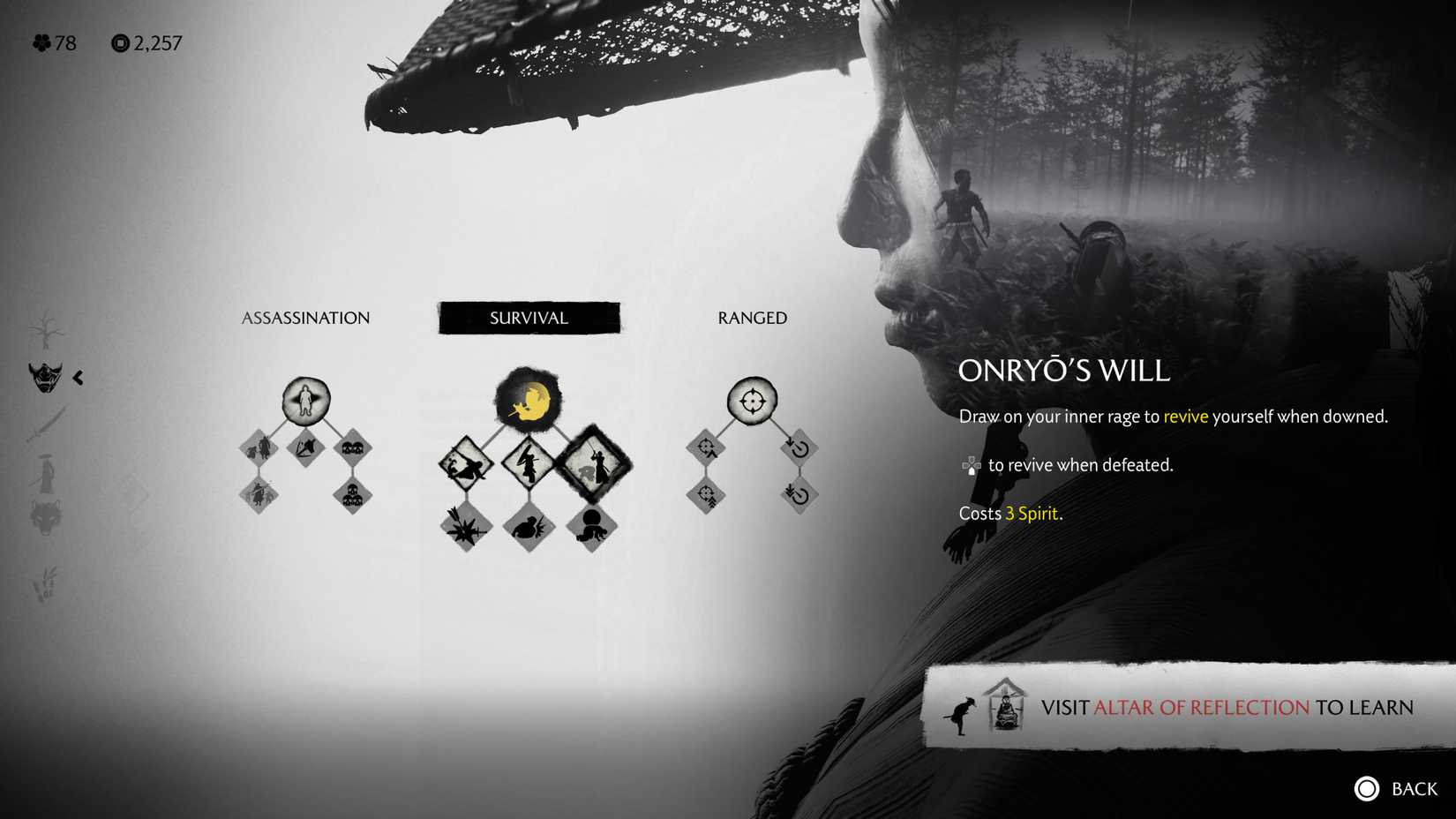Select the katana icon in the left sidebar
Viewport: 1456px width, 819px height.
[x=44, y=424]
